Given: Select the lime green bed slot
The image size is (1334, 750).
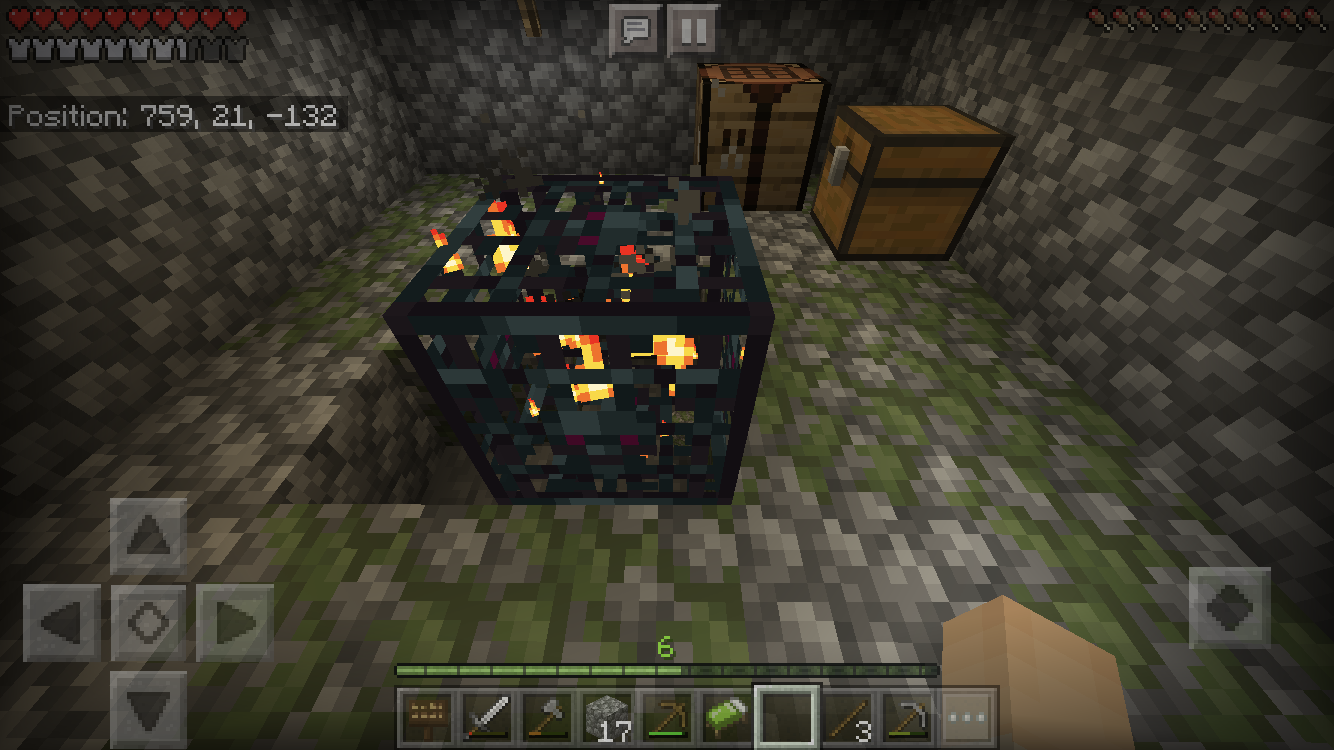Looking at the screenshot, I should tap(727, 717).
